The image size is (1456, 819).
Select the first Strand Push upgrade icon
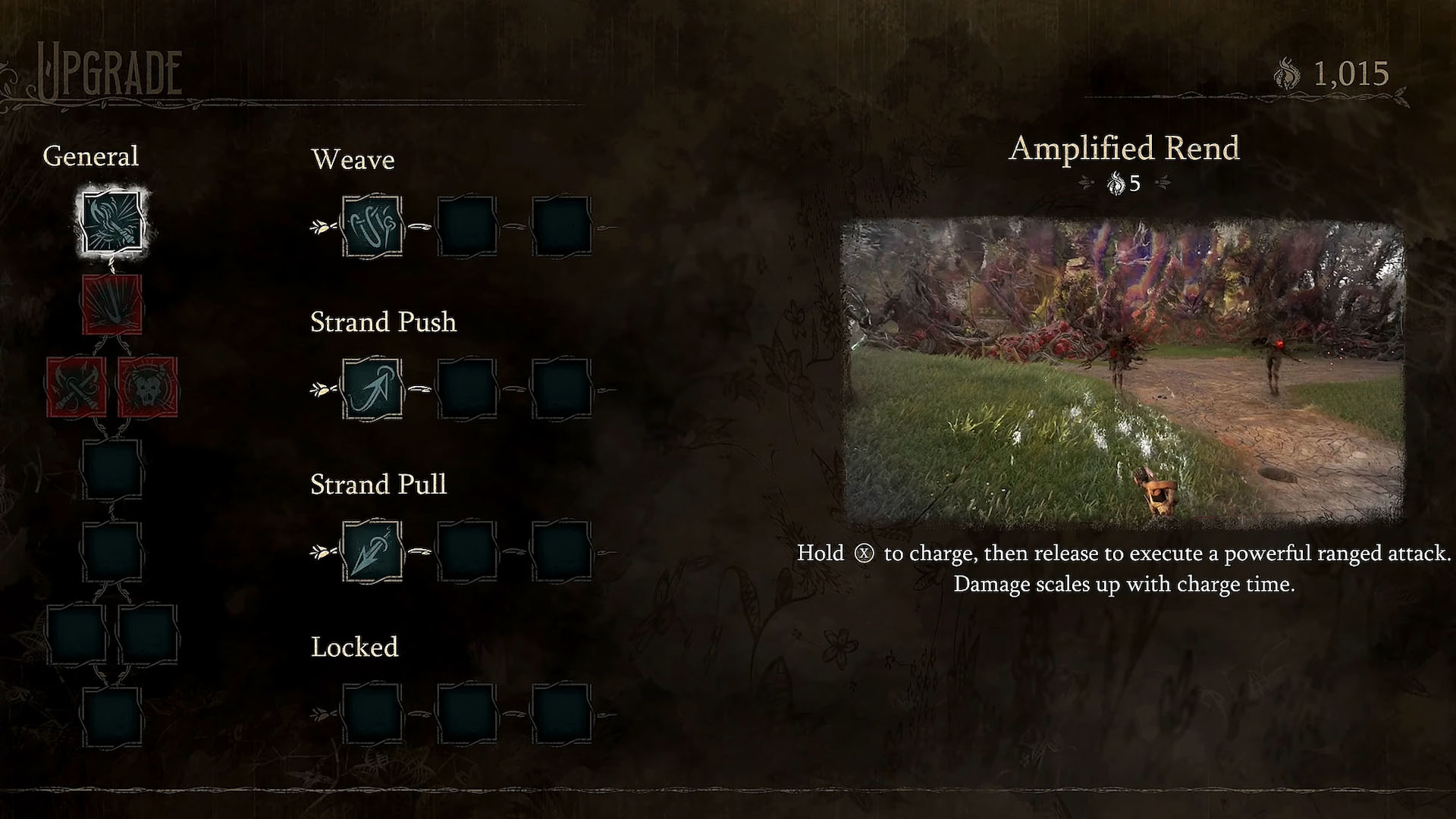[x=372, y=389]
